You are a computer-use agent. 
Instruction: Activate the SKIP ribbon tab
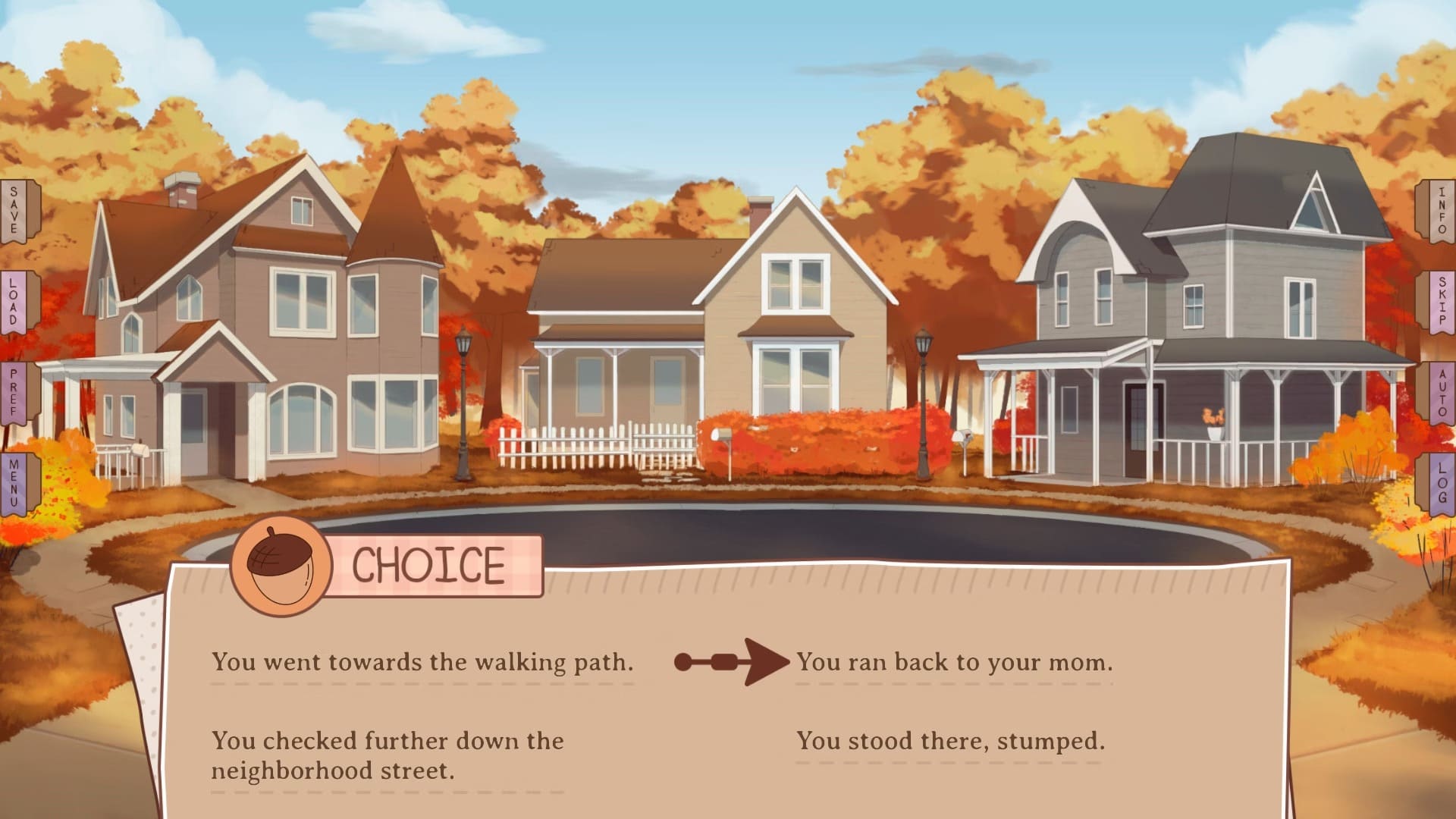click(x=1441, y=302)
